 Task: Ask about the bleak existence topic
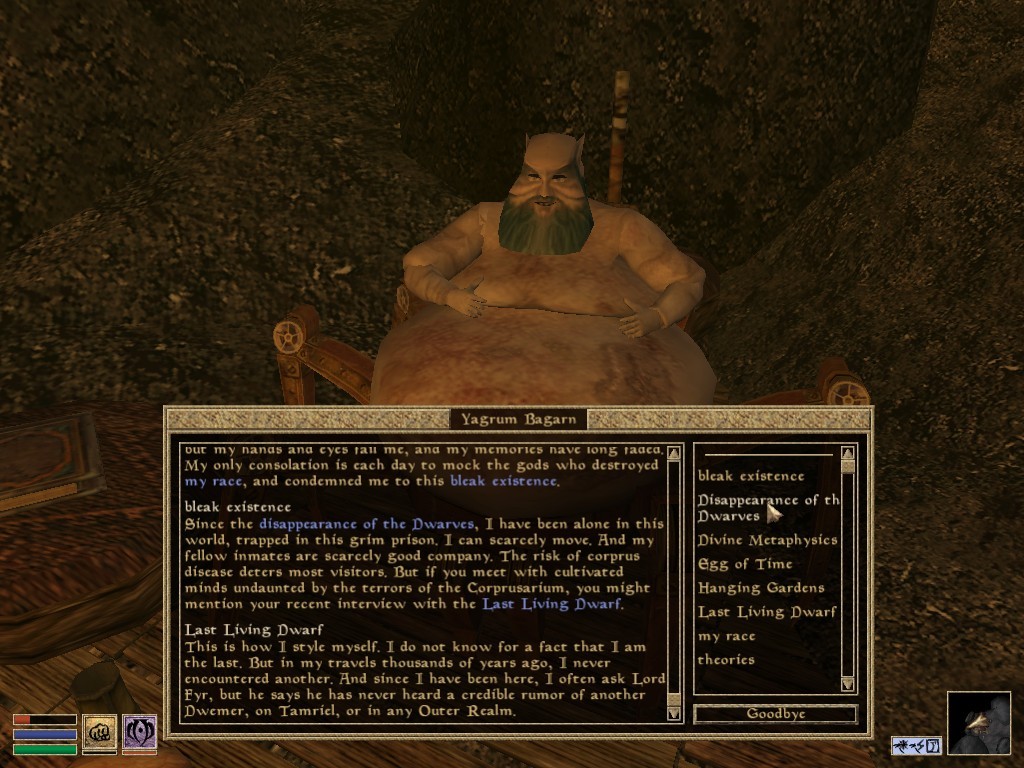[750, 476]
